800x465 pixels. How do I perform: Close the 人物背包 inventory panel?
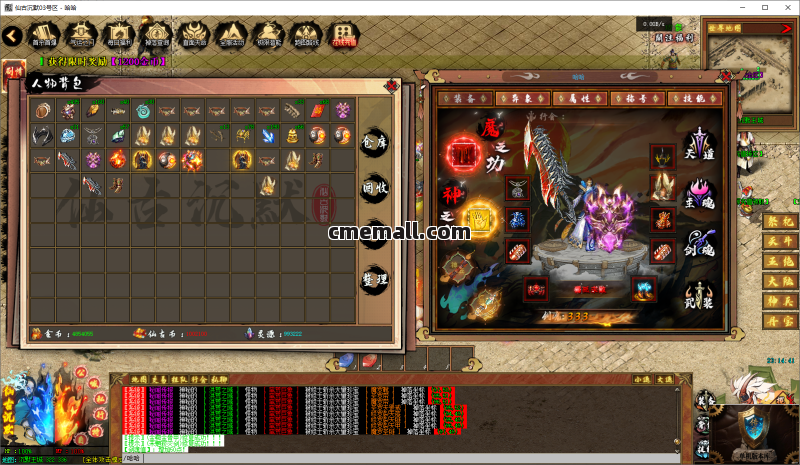(x=388, y=86)
